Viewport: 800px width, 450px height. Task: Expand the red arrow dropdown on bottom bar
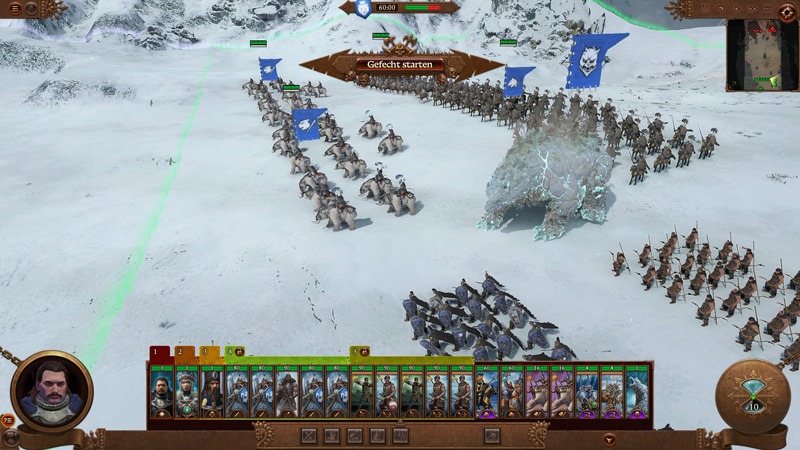click(x=609, y=438)
